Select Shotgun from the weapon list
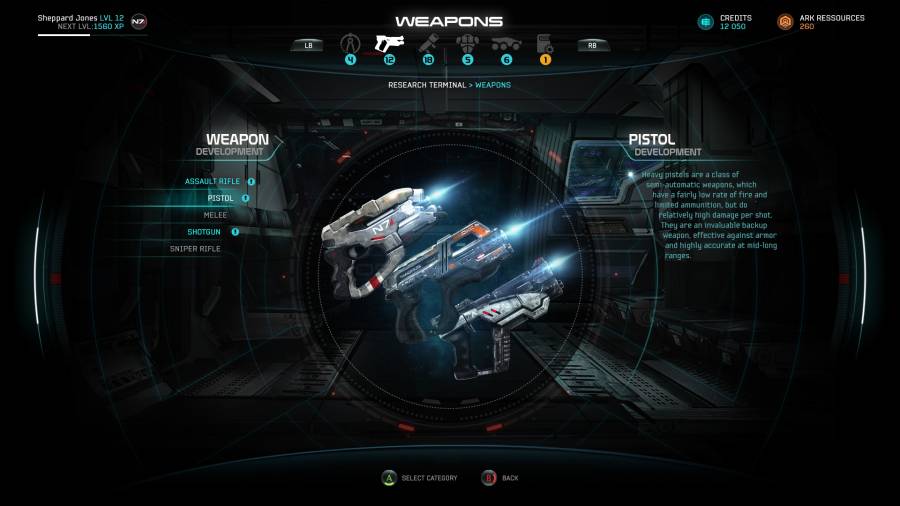Viewport: 900px width, 506px height. [203, 232]
